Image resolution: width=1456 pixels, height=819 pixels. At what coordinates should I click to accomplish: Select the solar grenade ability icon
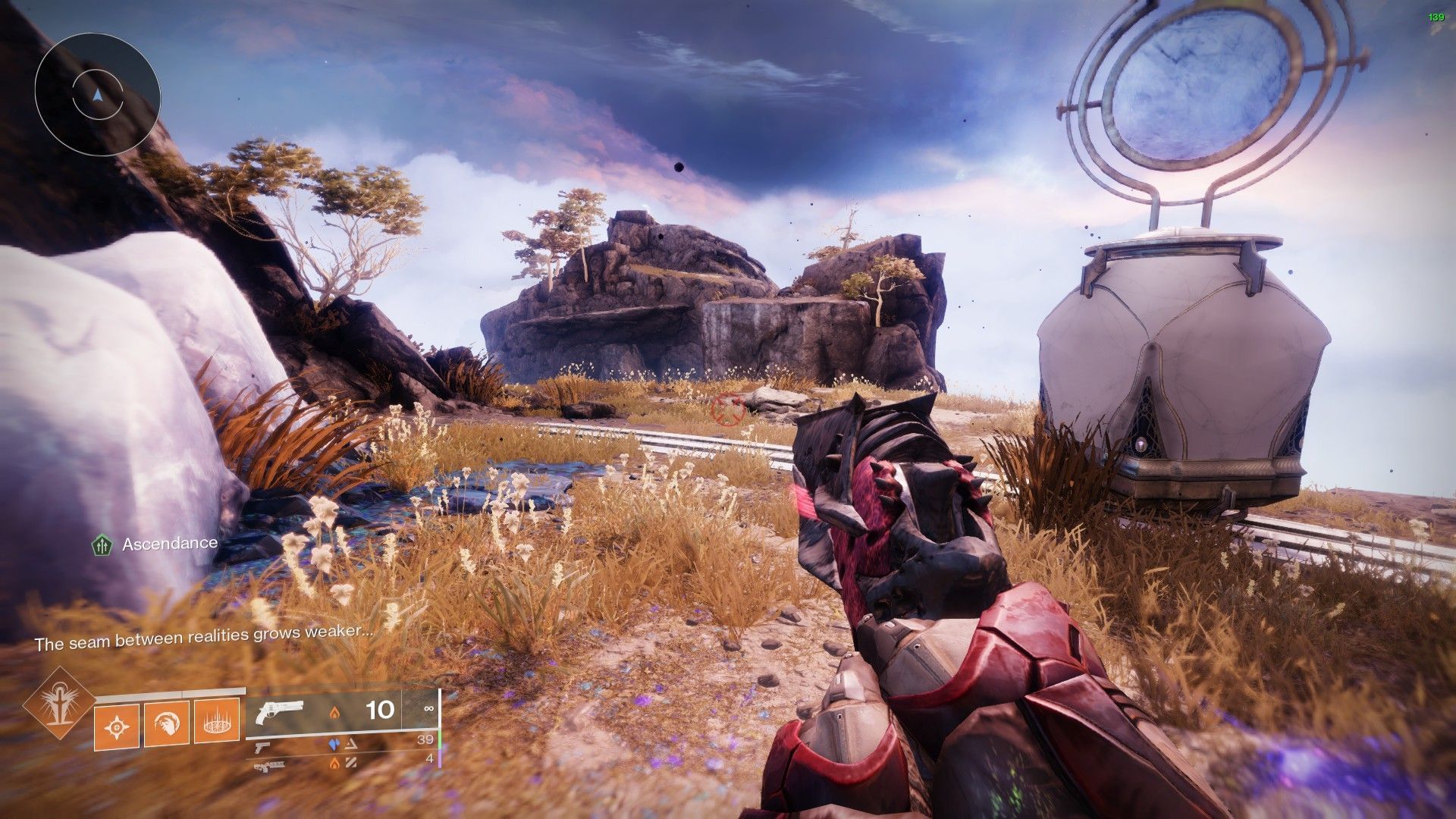point(117,725)
